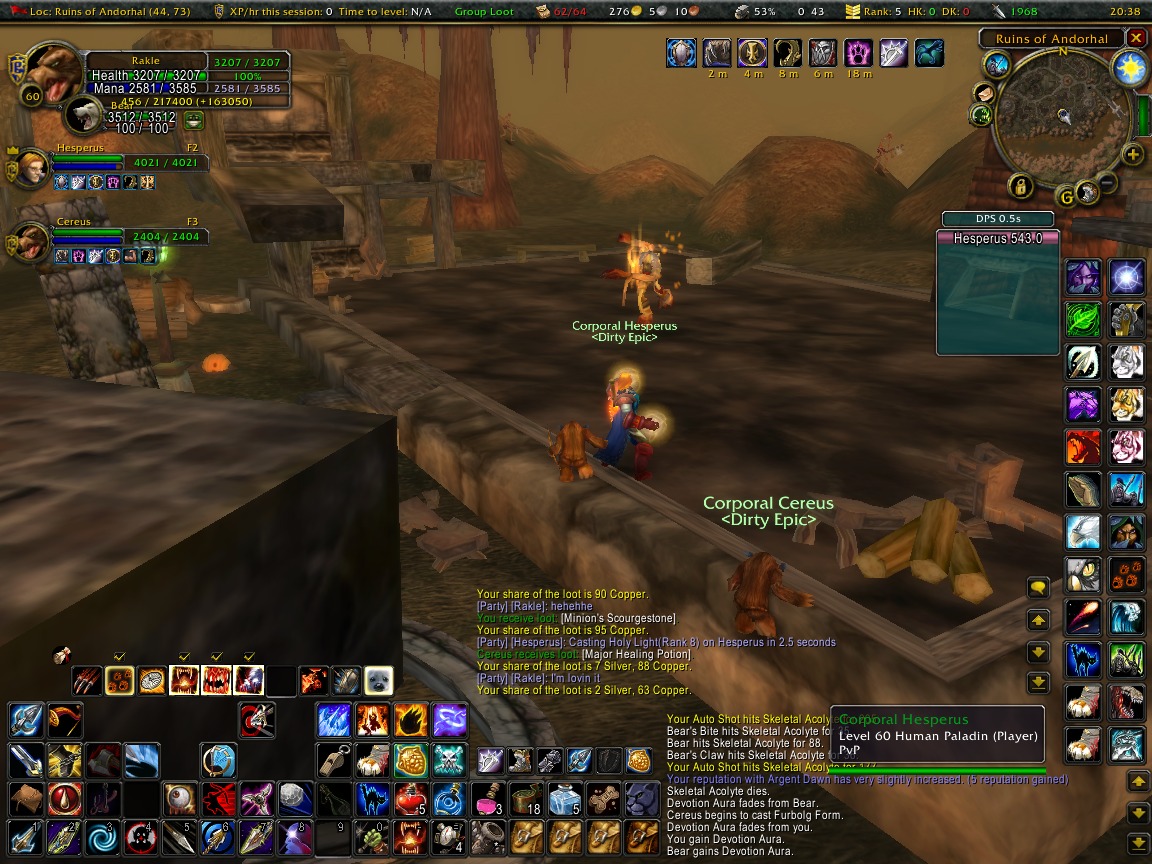The image size is (1152, 864).
Task: Open the mail envelope icon by the minimap
Action: pos(983,93)
